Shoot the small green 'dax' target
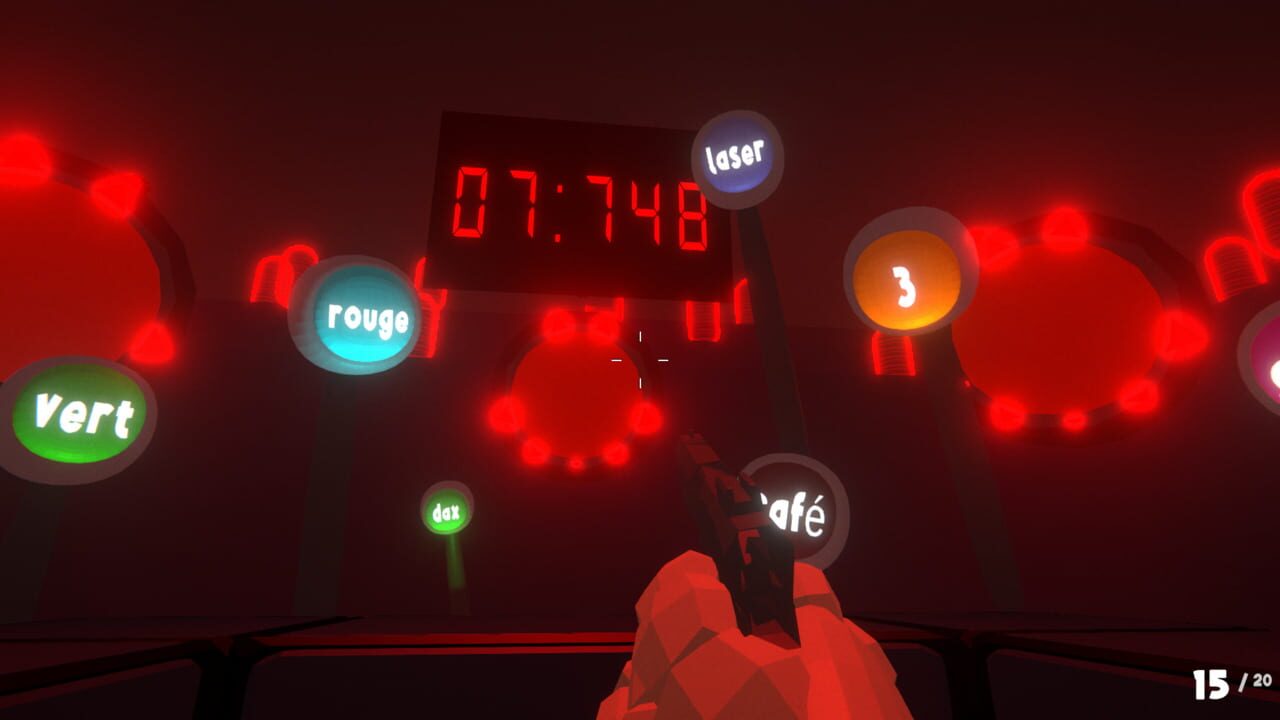The width and height of the screenshot is (1280, 720). 447,513
